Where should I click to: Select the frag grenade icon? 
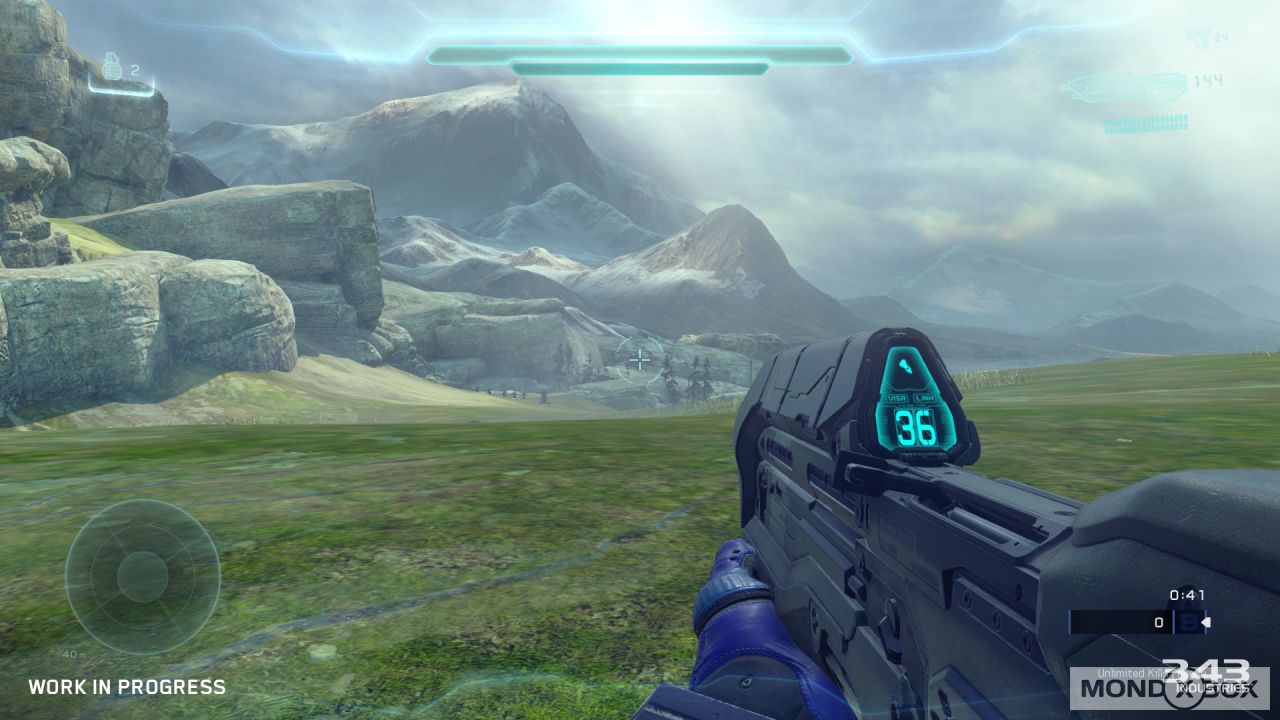click(x=112, y=70)
